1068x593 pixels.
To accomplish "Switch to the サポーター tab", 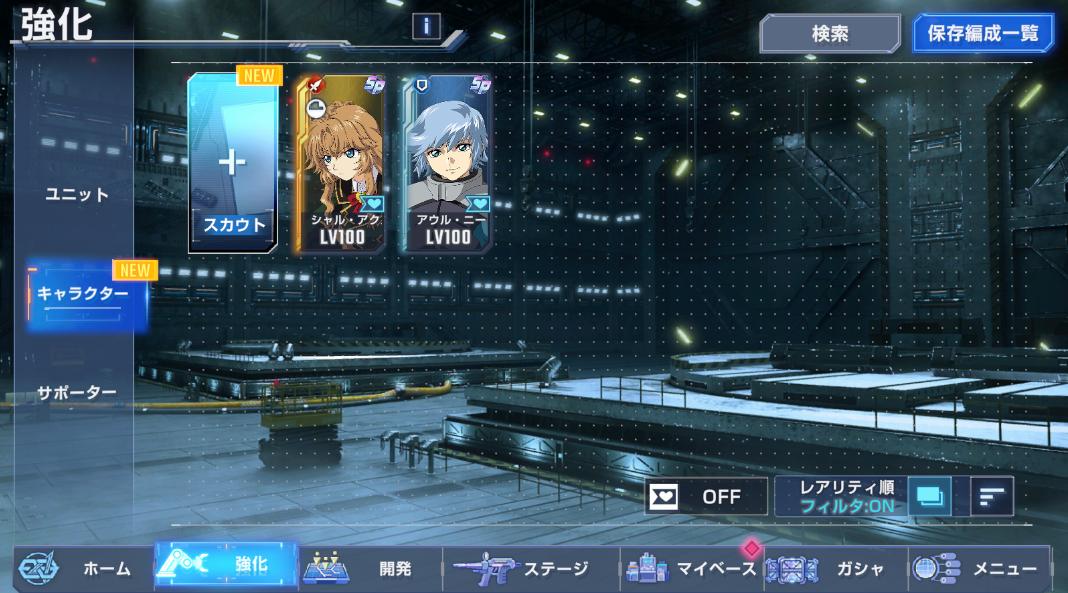I will click(x=77, y=392).
